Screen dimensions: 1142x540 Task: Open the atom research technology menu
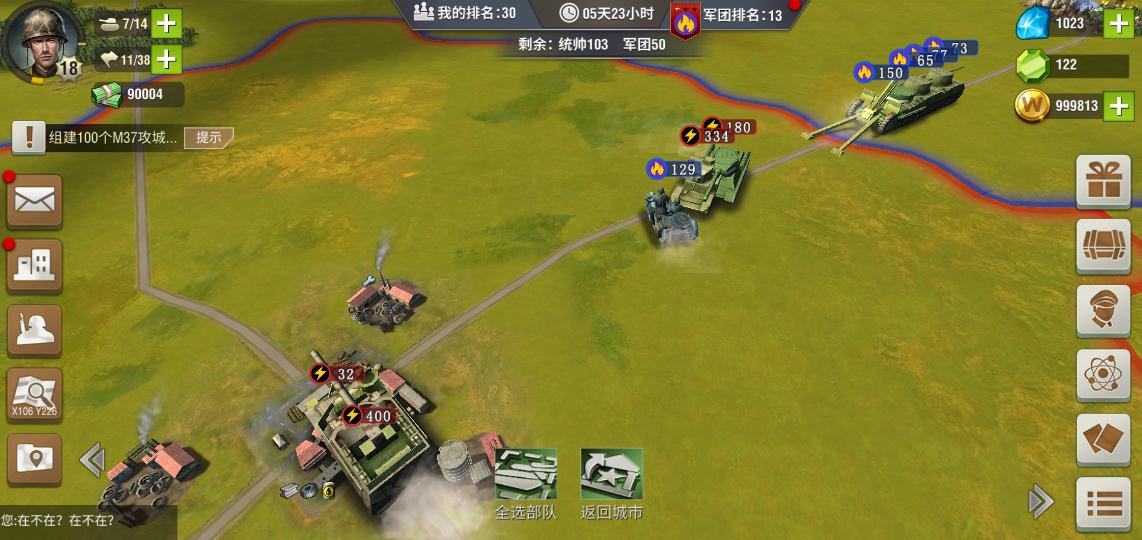tap(1103, 375)
